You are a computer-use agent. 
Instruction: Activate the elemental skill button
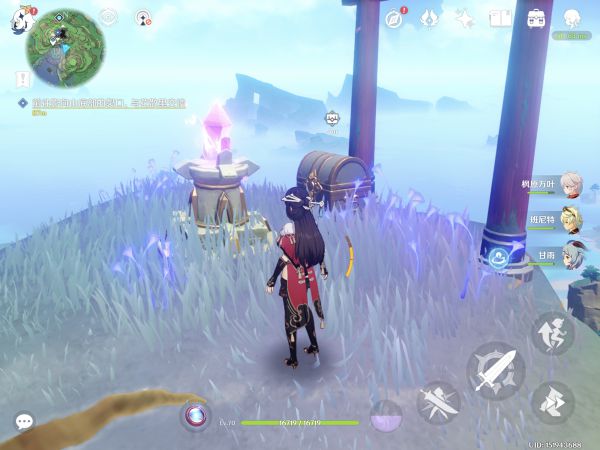[438, 402]
